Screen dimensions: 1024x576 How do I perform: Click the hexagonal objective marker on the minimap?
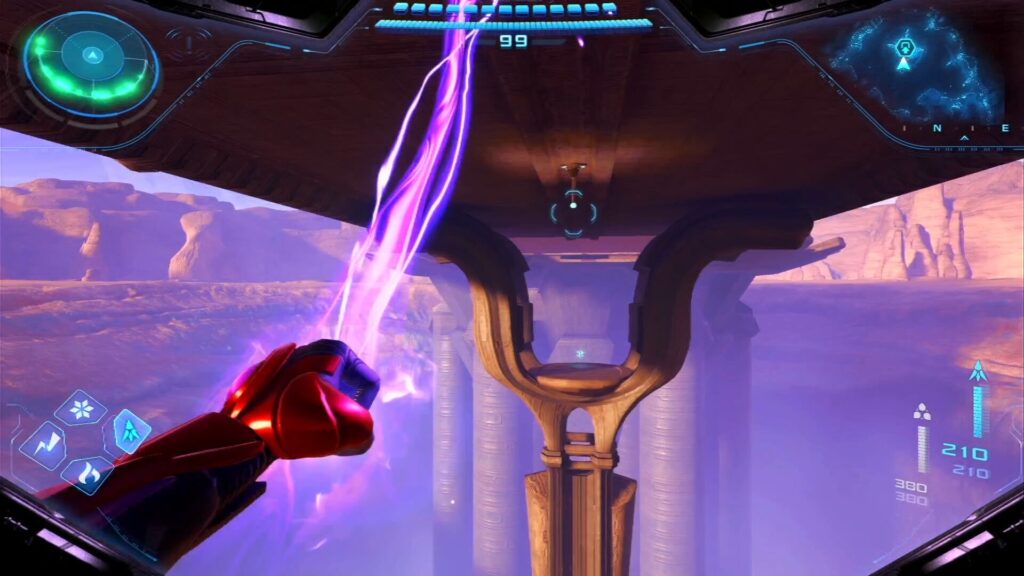pos(905,45)
